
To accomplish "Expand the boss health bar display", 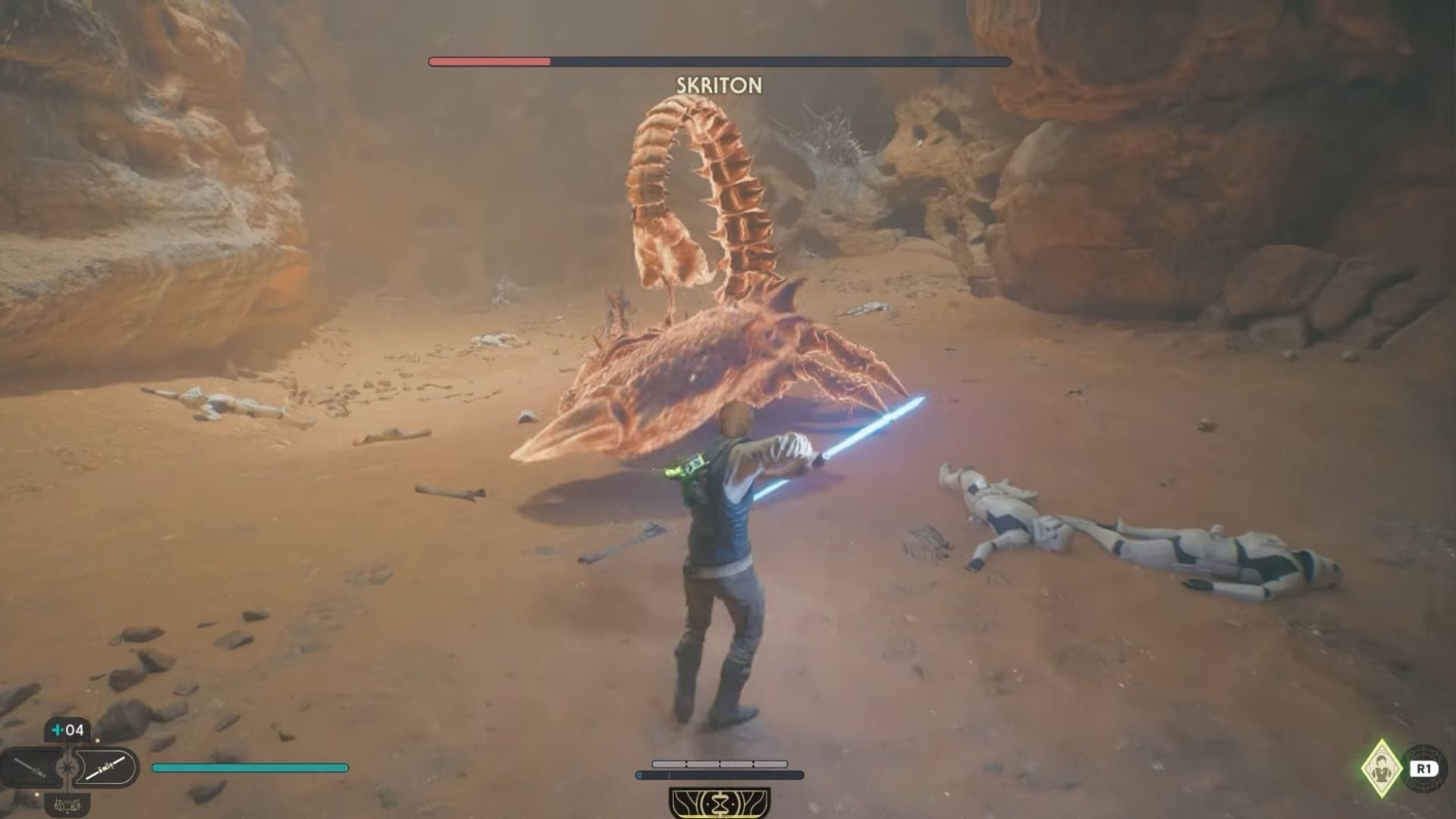I will [720, 58].
